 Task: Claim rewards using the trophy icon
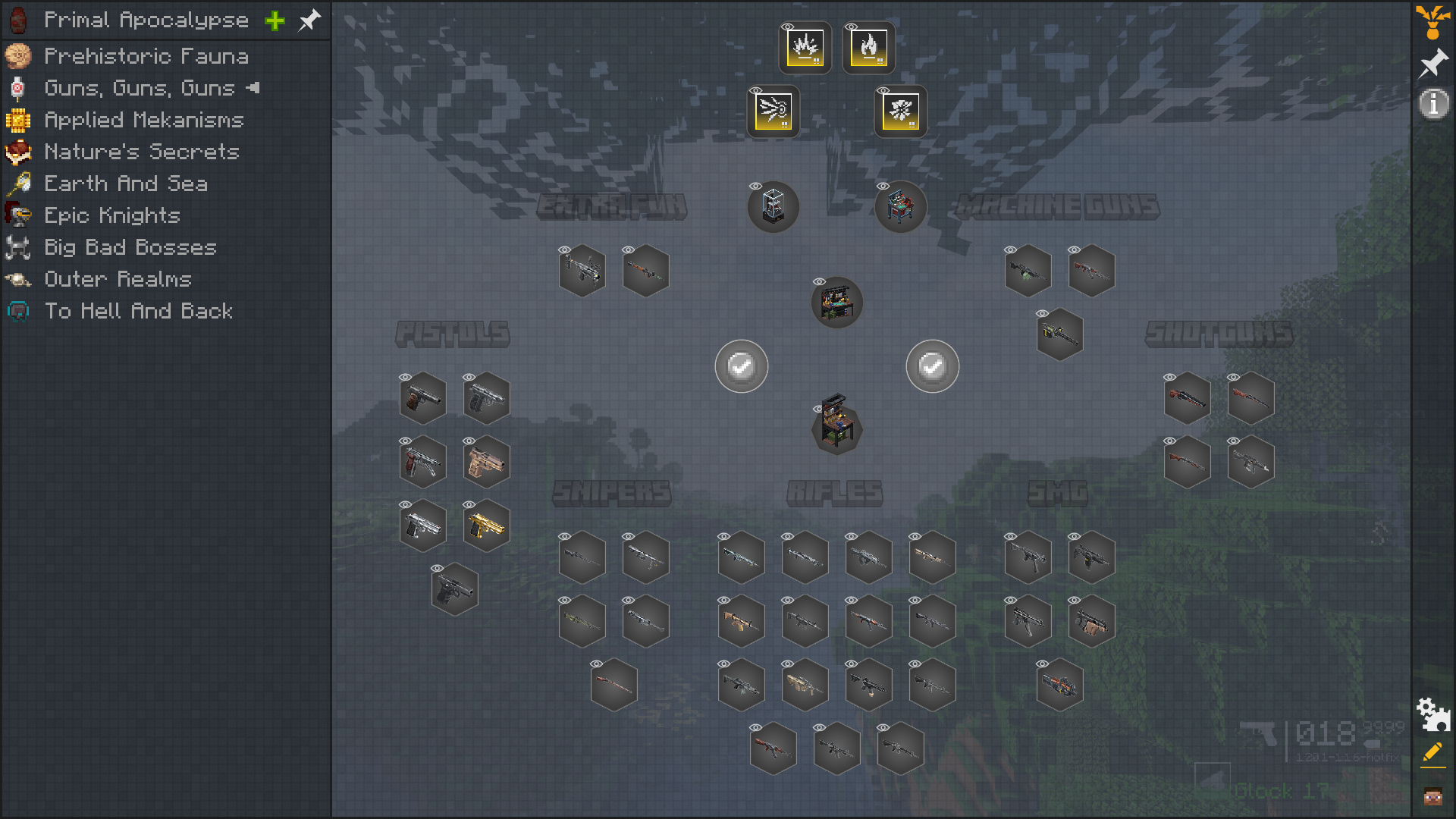pos(1434,21)
